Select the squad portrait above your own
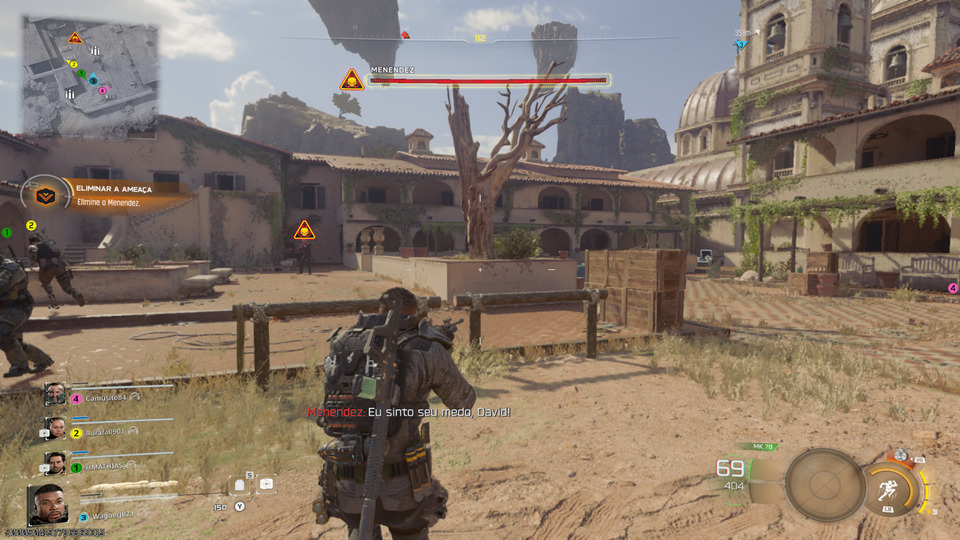Screen dimensions: 960x540 55,463
